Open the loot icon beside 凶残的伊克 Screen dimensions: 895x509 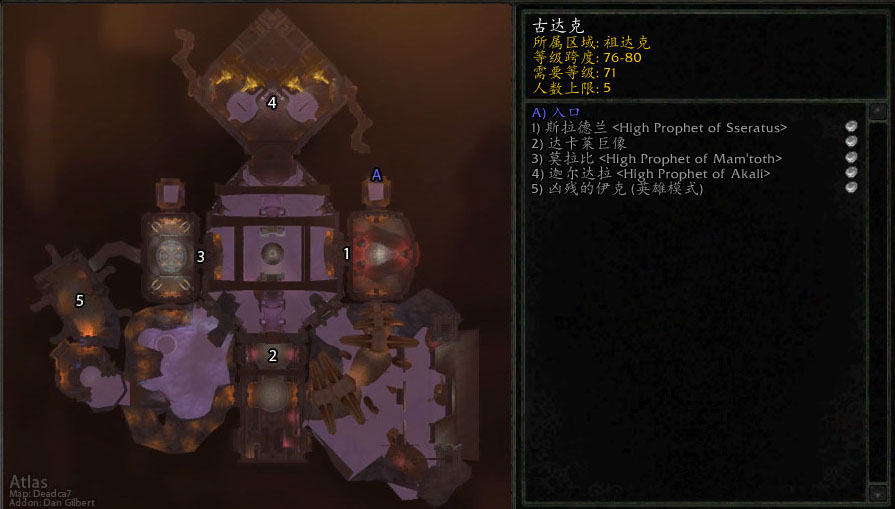[x=851, y=188]
